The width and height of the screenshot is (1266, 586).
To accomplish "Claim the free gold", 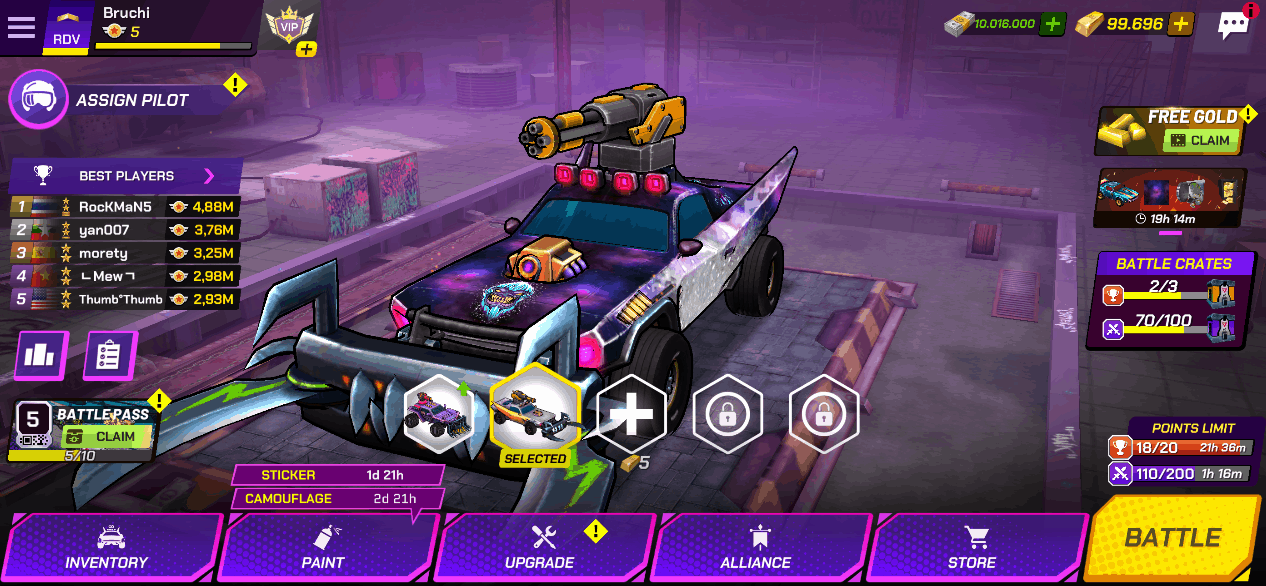I will 1201,141.
